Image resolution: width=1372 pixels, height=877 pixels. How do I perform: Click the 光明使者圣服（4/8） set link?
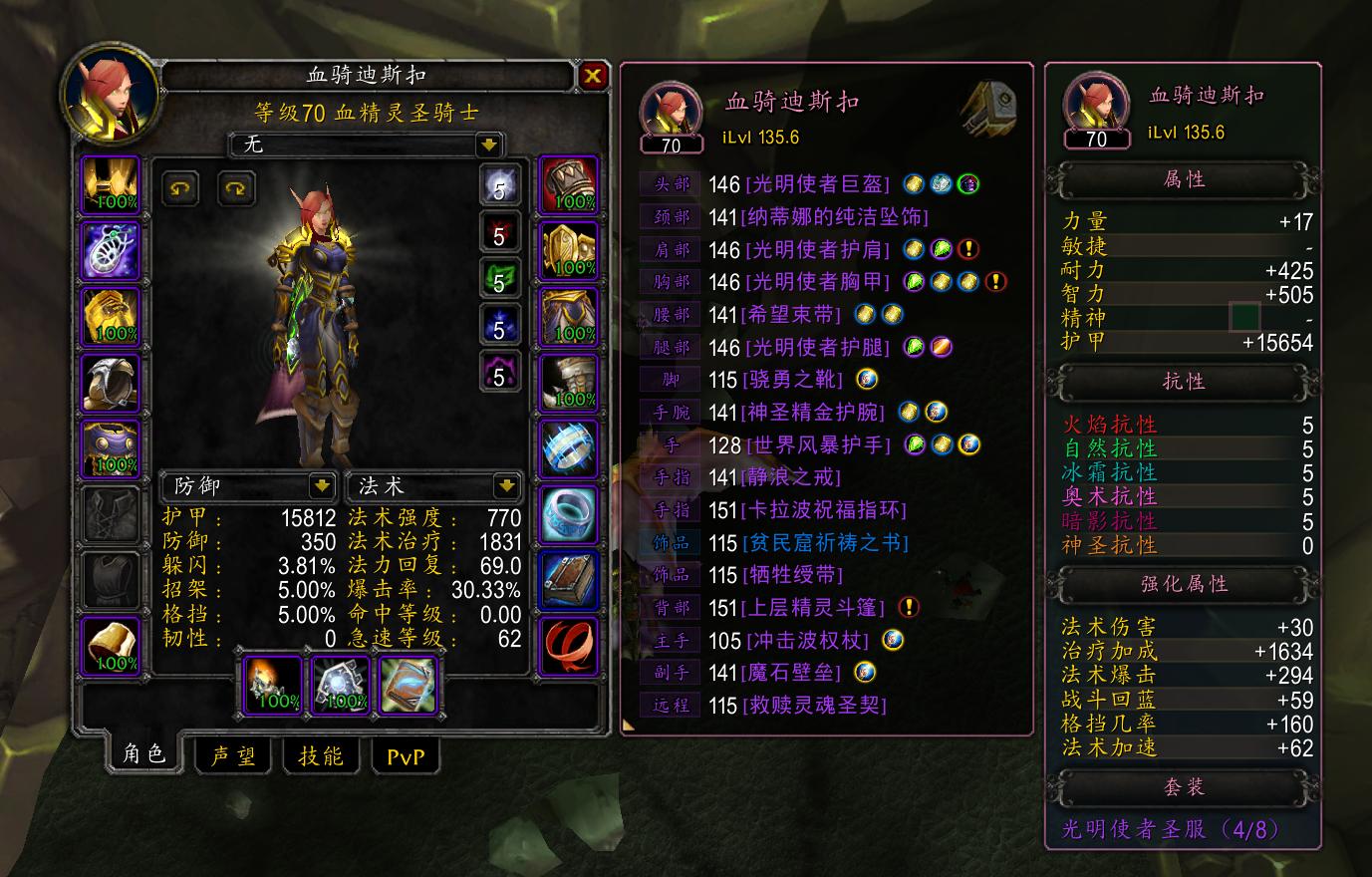point(1172,827)
